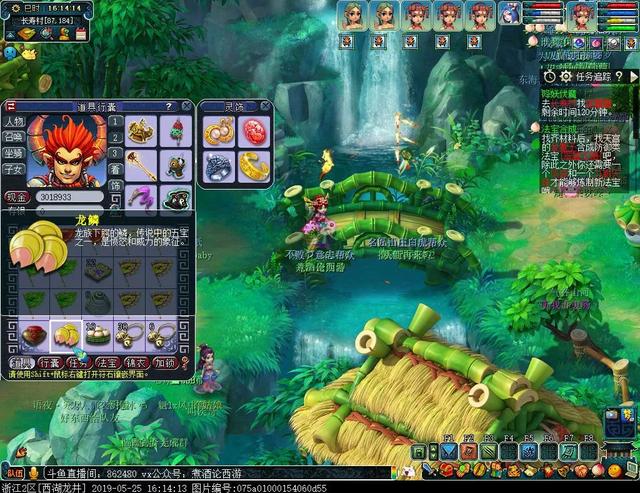Select the golden bracelet 灵饰 slot
This screenshot has width=640, height=493.
[x=253, y=166]
